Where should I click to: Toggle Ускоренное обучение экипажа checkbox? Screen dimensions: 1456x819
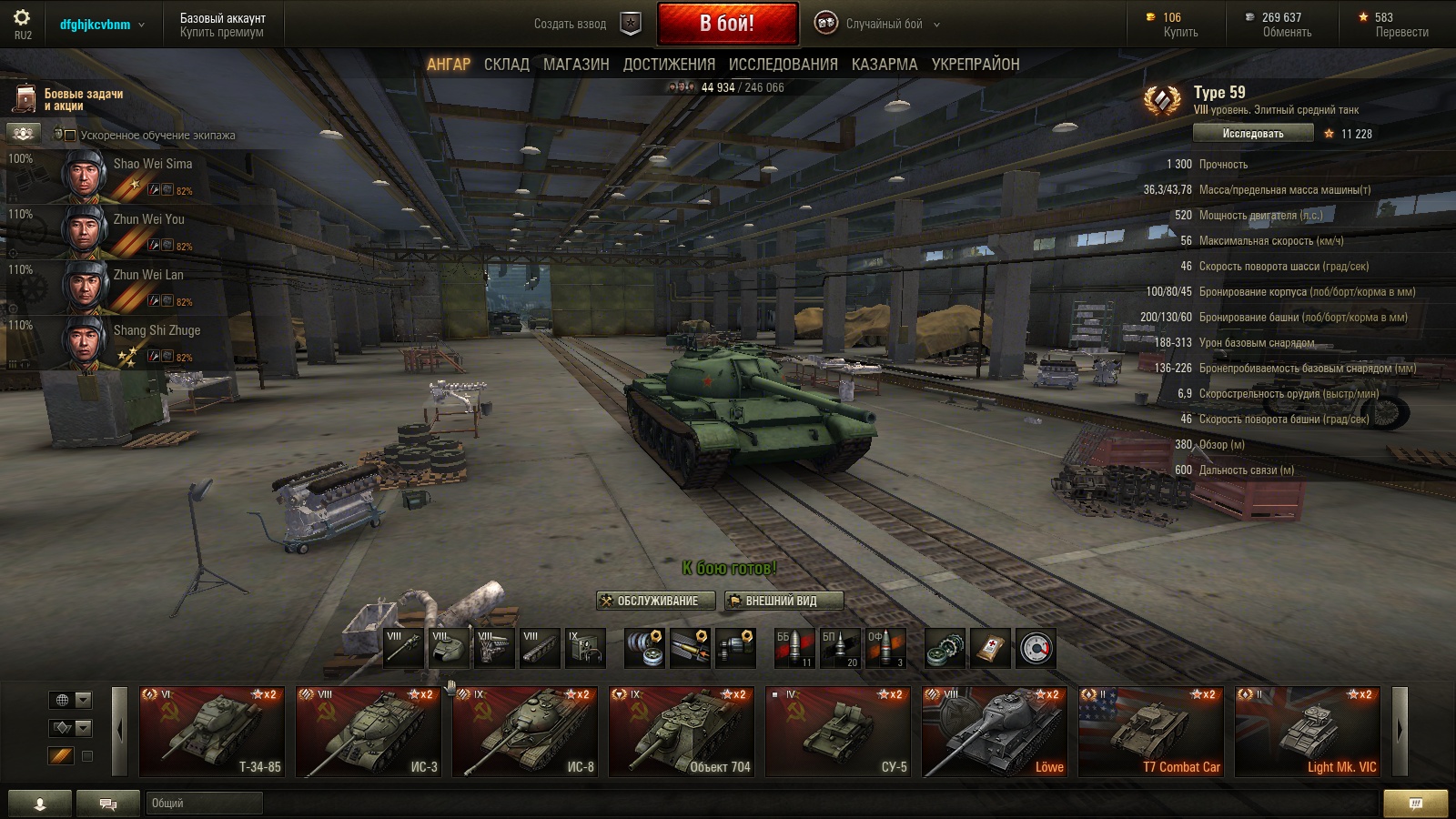coord(70,136)
